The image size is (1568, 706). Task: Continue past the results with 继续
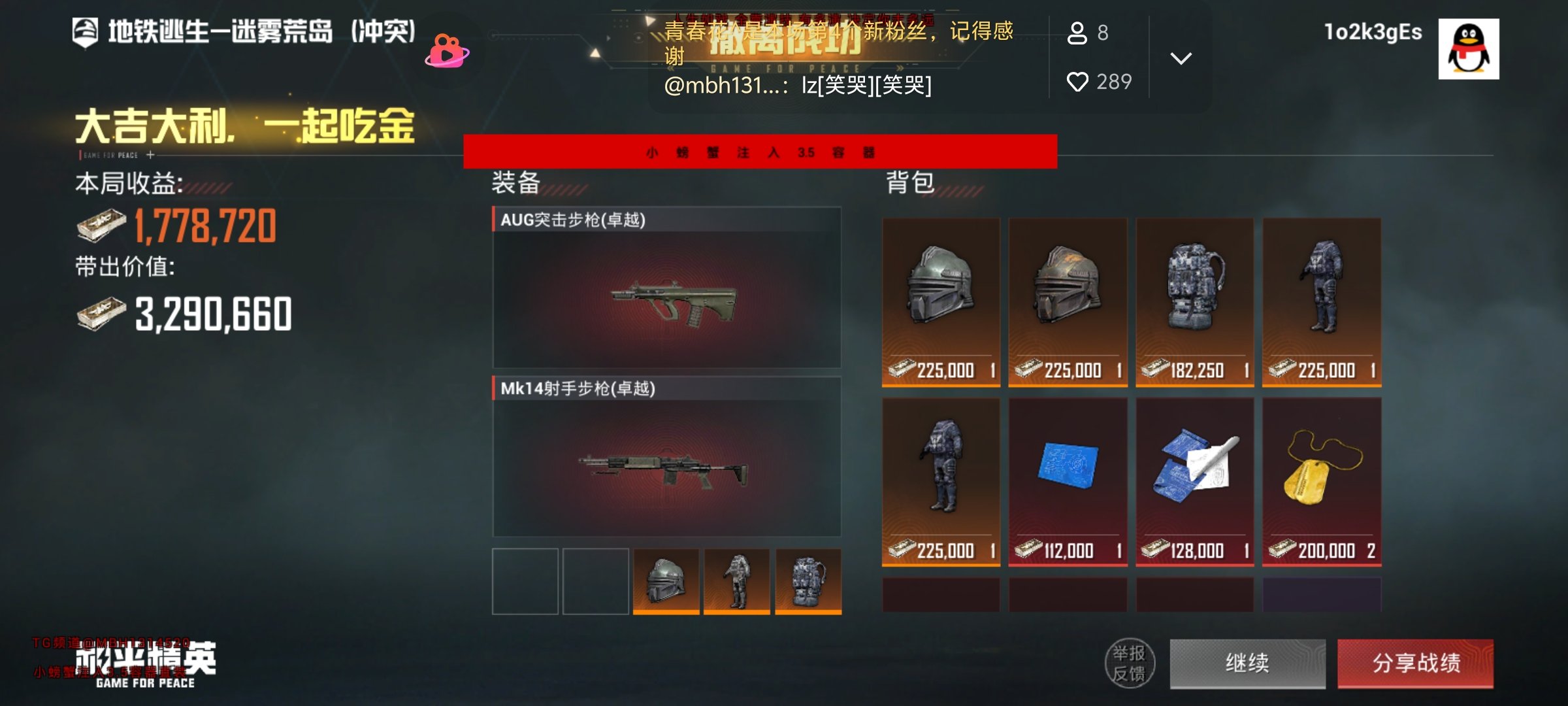click(x=1247, y=663)
